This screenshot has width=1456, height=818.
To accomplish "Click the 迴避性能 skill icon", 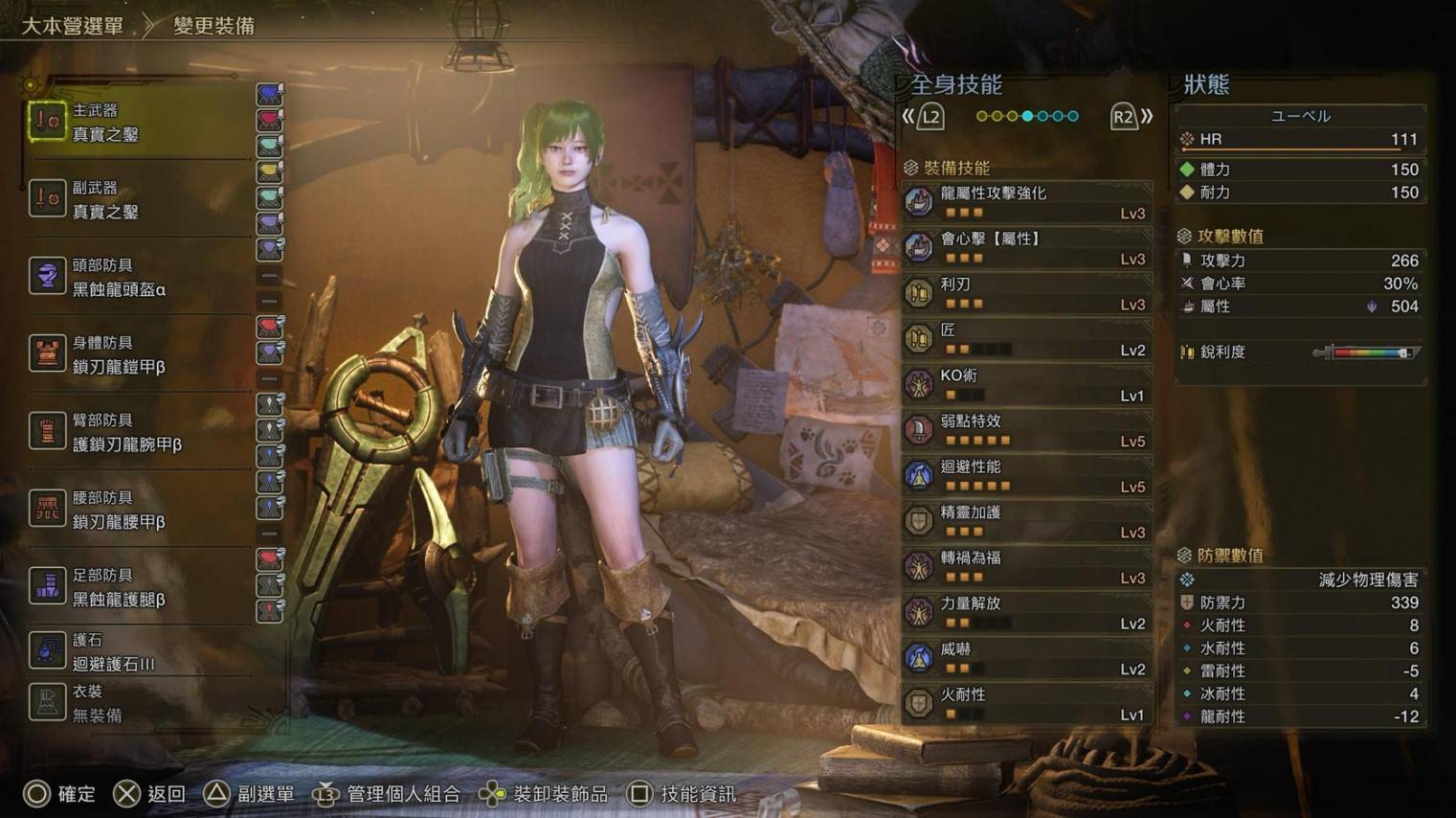I will pos(918,475).
